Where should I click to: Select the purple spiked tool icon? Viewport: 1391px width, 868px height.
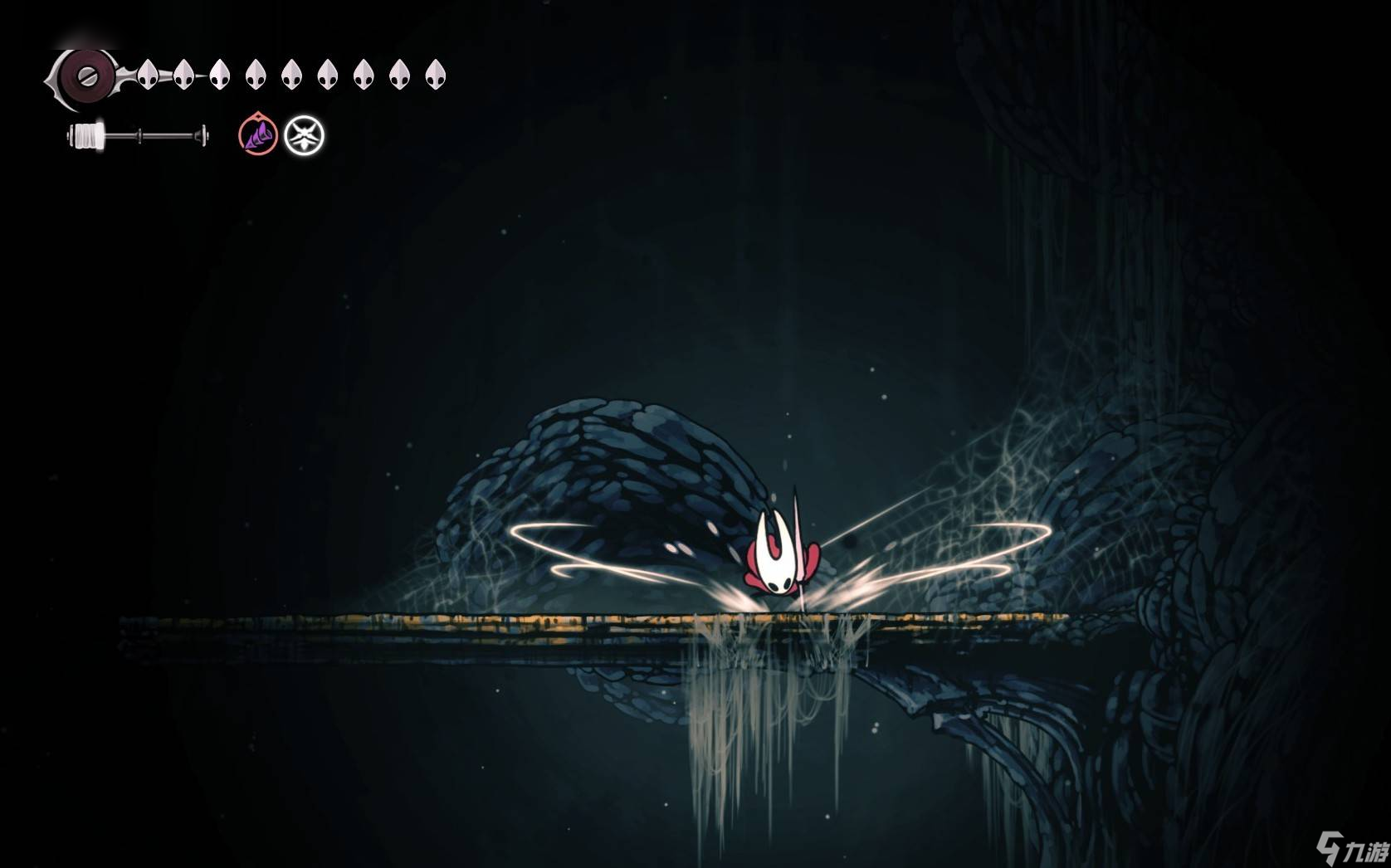coord(258,135)
